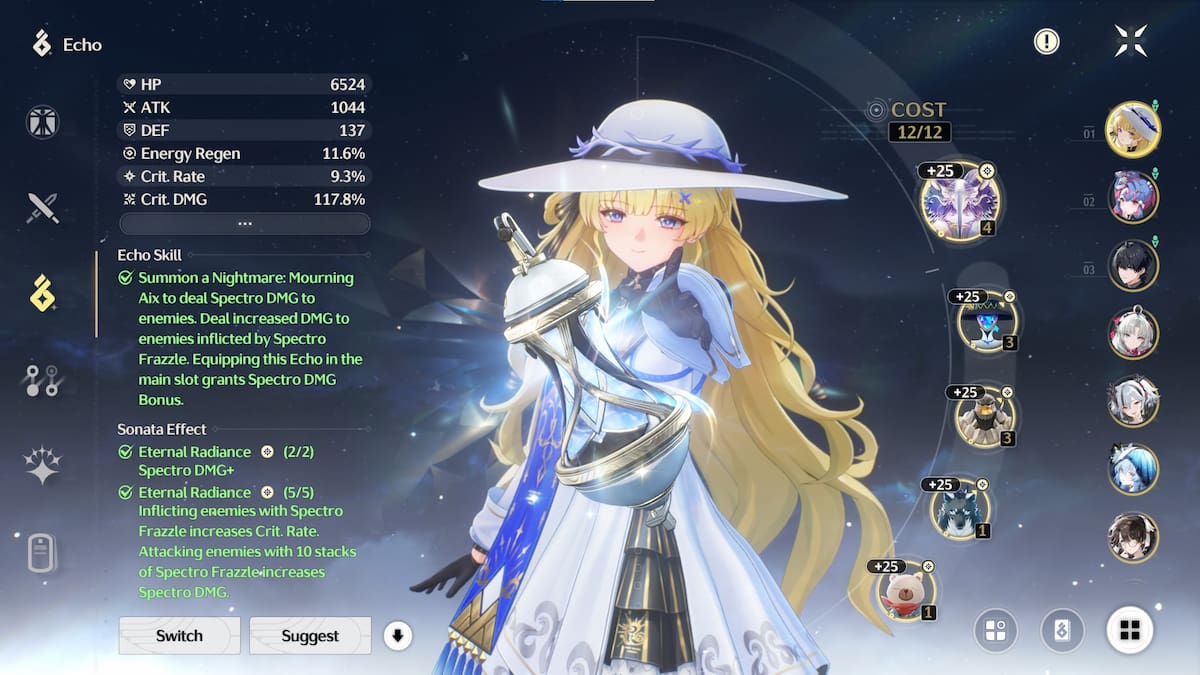
Task: Open the exclamation info icon
Action: click(1046, 41)
